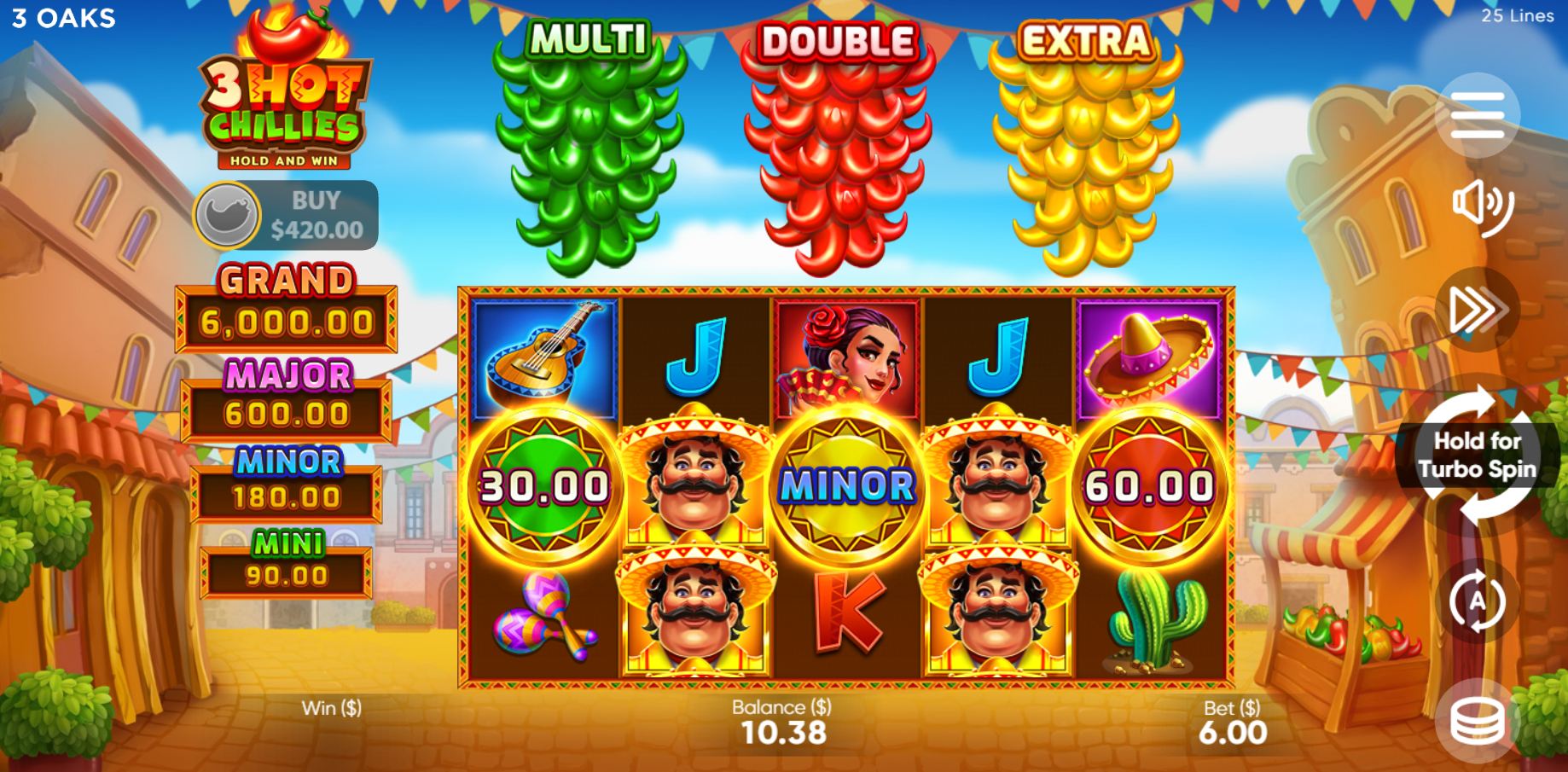Toggle the sound speaker icon

(1479, 206)
